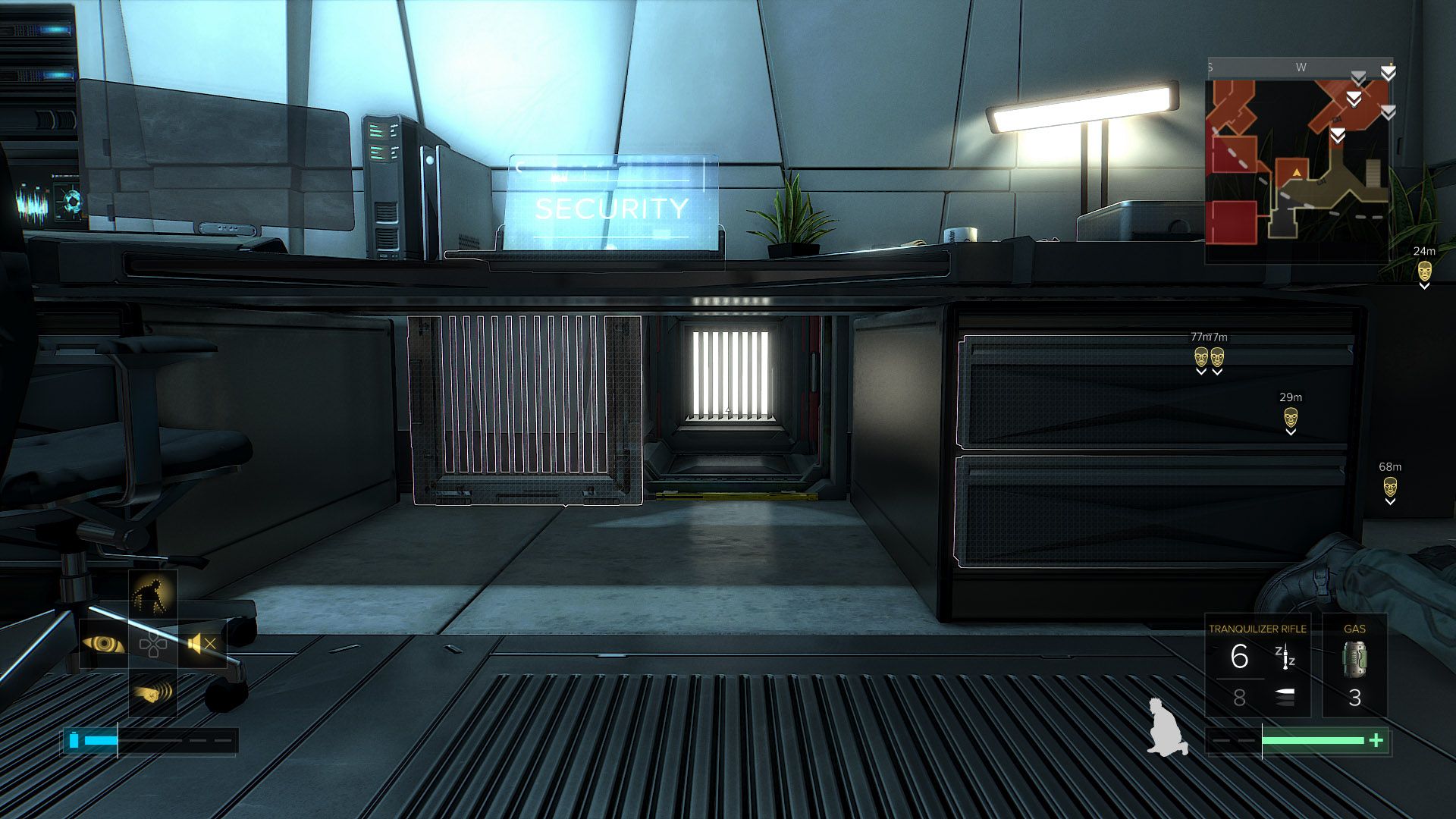Activate the Smart Vision eye augmentation
1456x819 pixels.
click(x=104, y=645)
